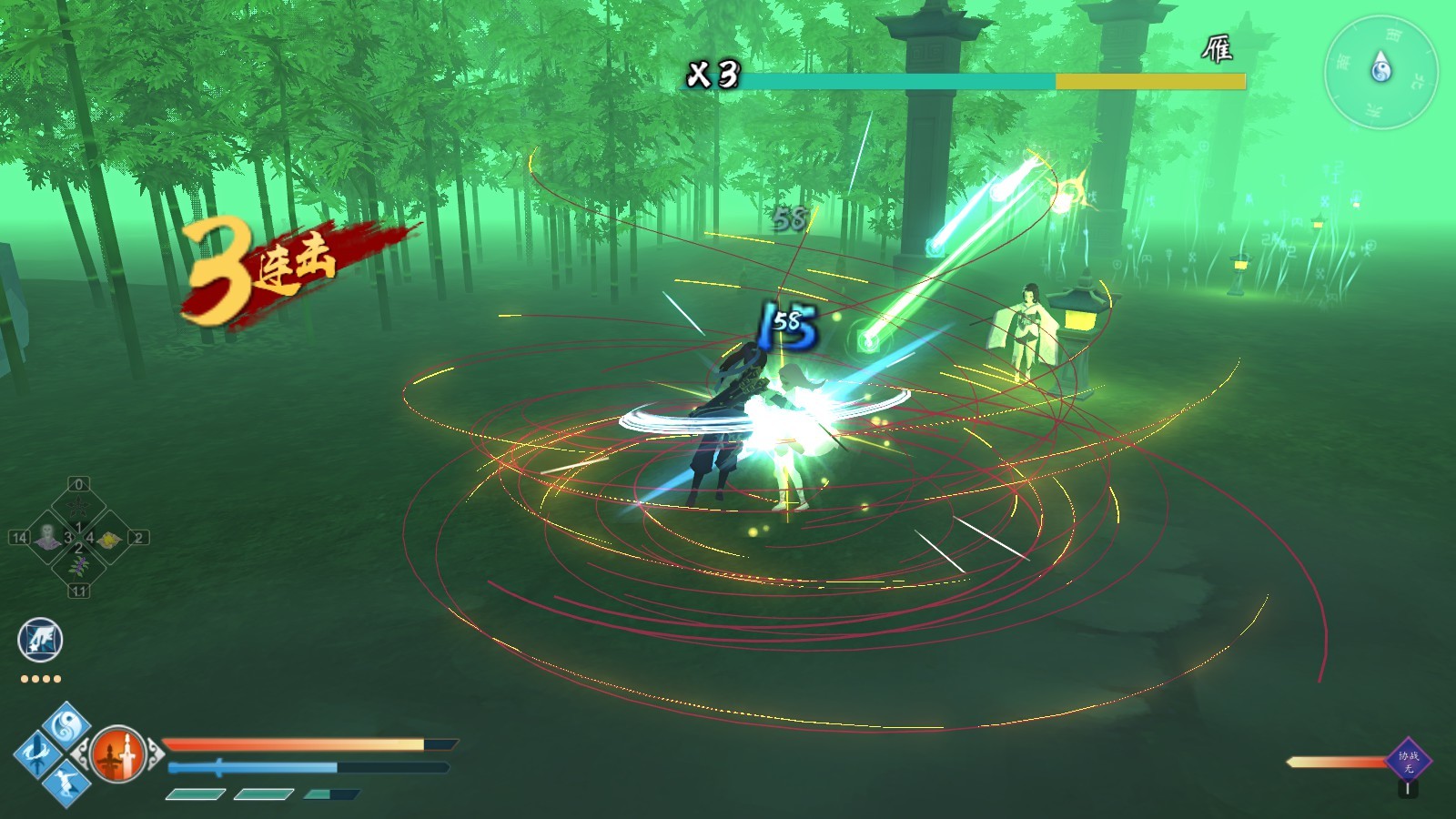Viewport: 1456px width, 819px height.
Task: Click the right arrow beside the weapon emblem
Action: [154, 753]
